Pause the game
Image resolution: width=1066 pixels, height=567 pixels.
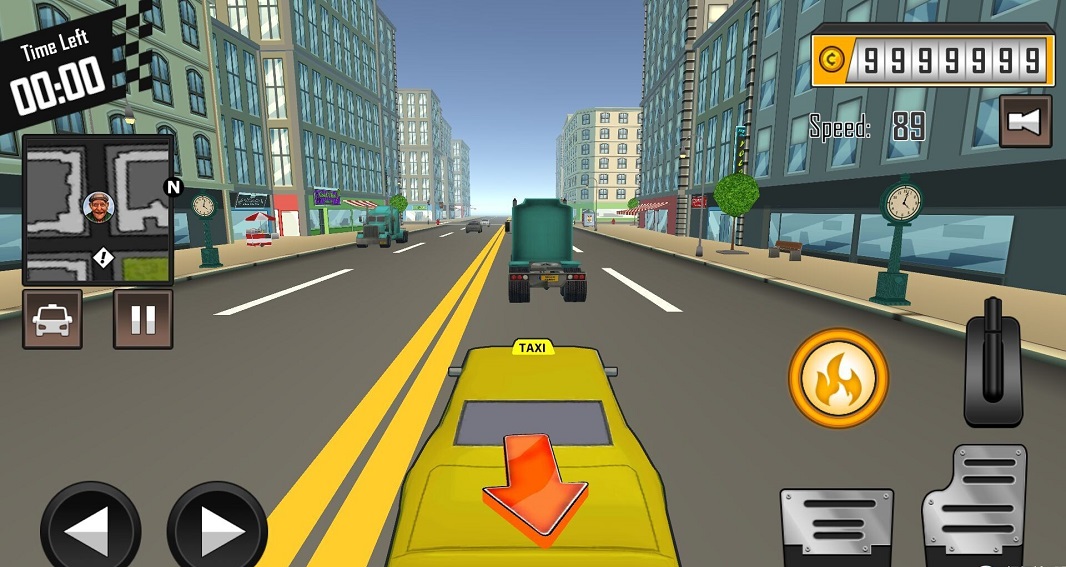pyautogui.click(x=143, y=319)
